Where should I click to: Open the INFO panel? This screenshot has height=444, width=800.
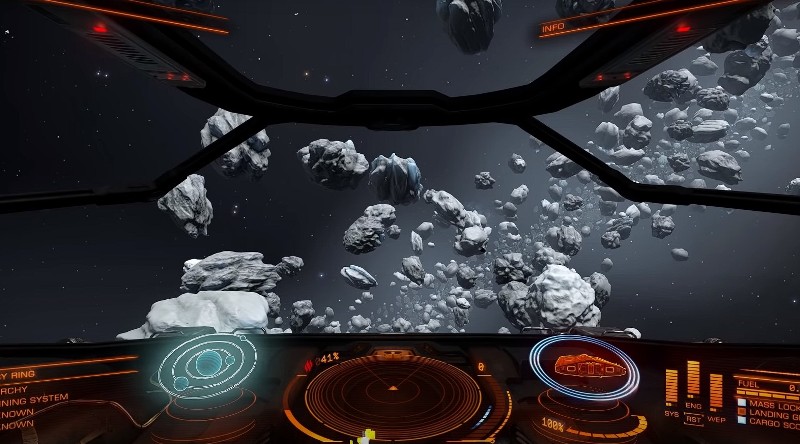(x=553, y=29)
